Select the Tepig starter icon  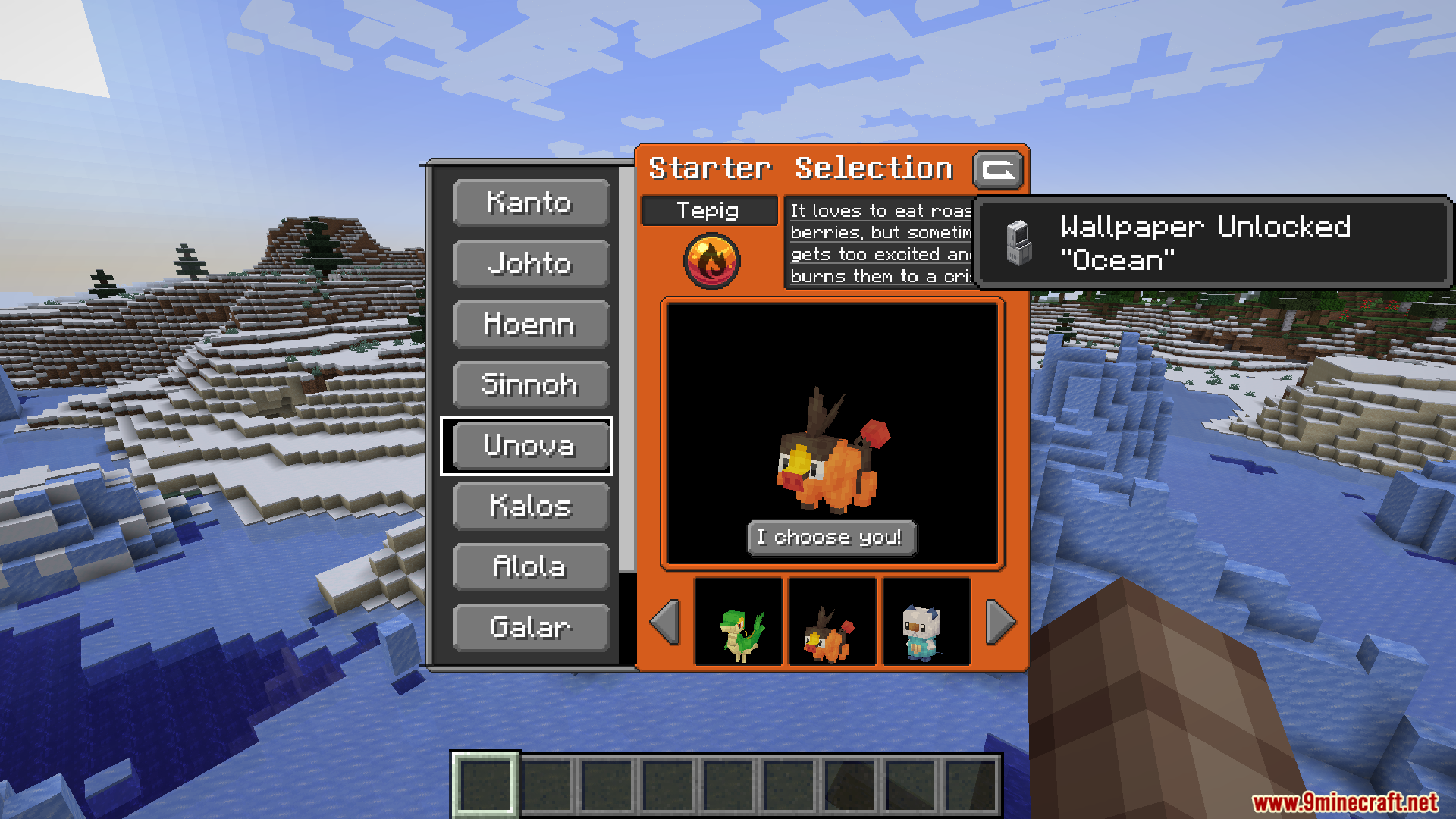pyautogui.click(x=831, y=622)
